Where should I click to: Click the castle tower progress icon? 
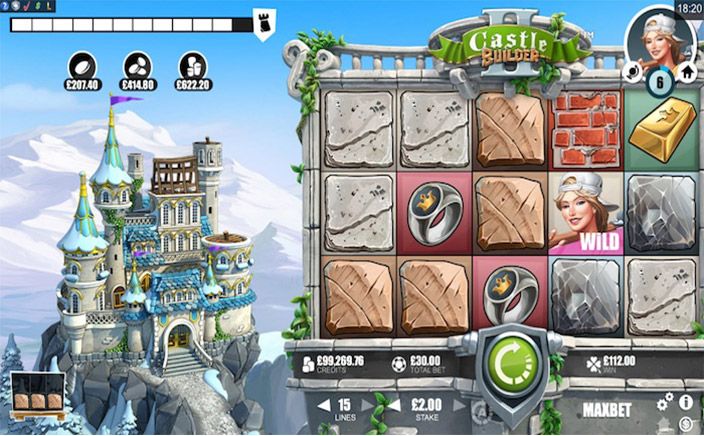[x=264, y=24]
